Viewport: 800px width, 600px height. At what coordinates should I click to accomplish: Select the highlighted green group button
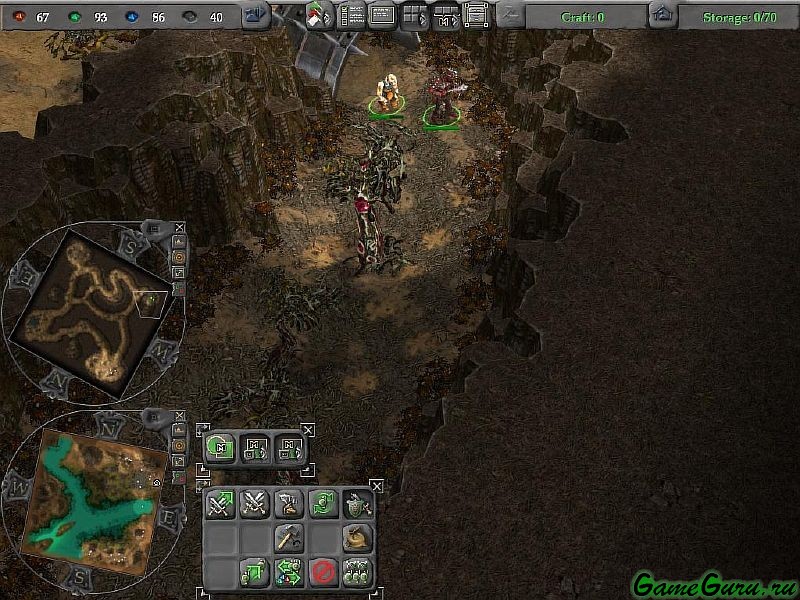220,448
